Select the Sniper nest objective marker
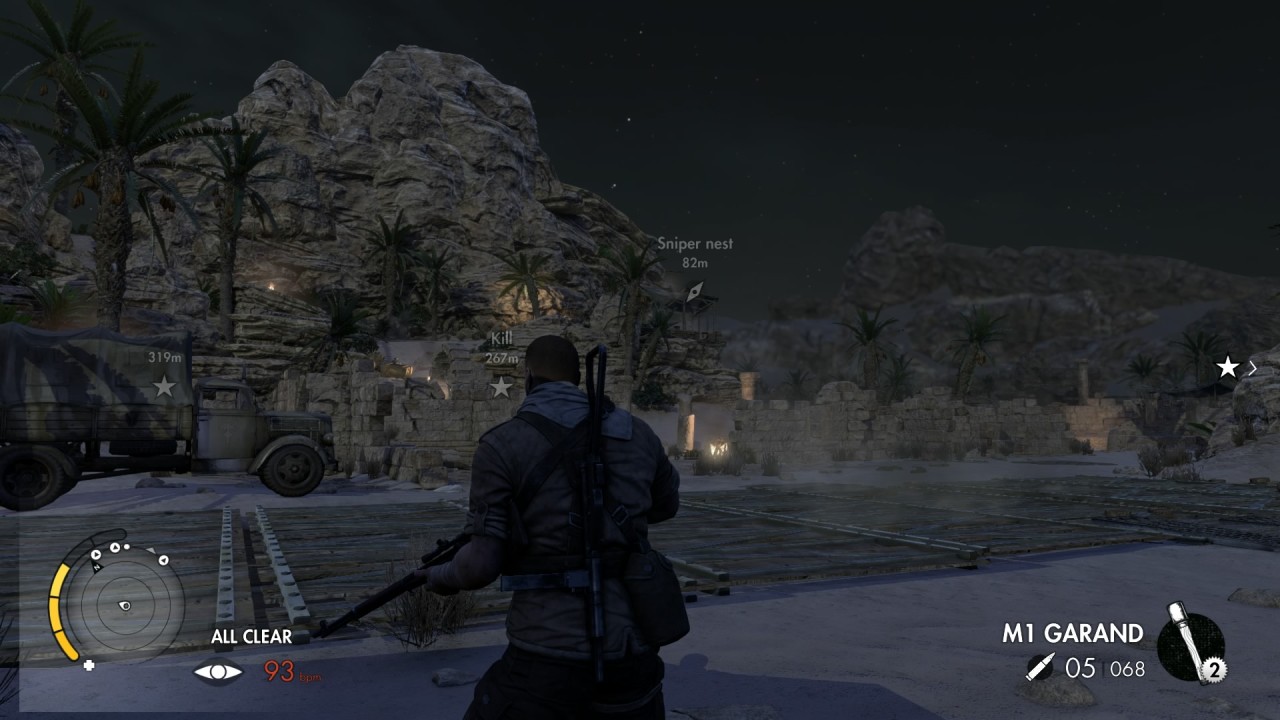The height and width of the screenshot is (720, 1280). 695,291
